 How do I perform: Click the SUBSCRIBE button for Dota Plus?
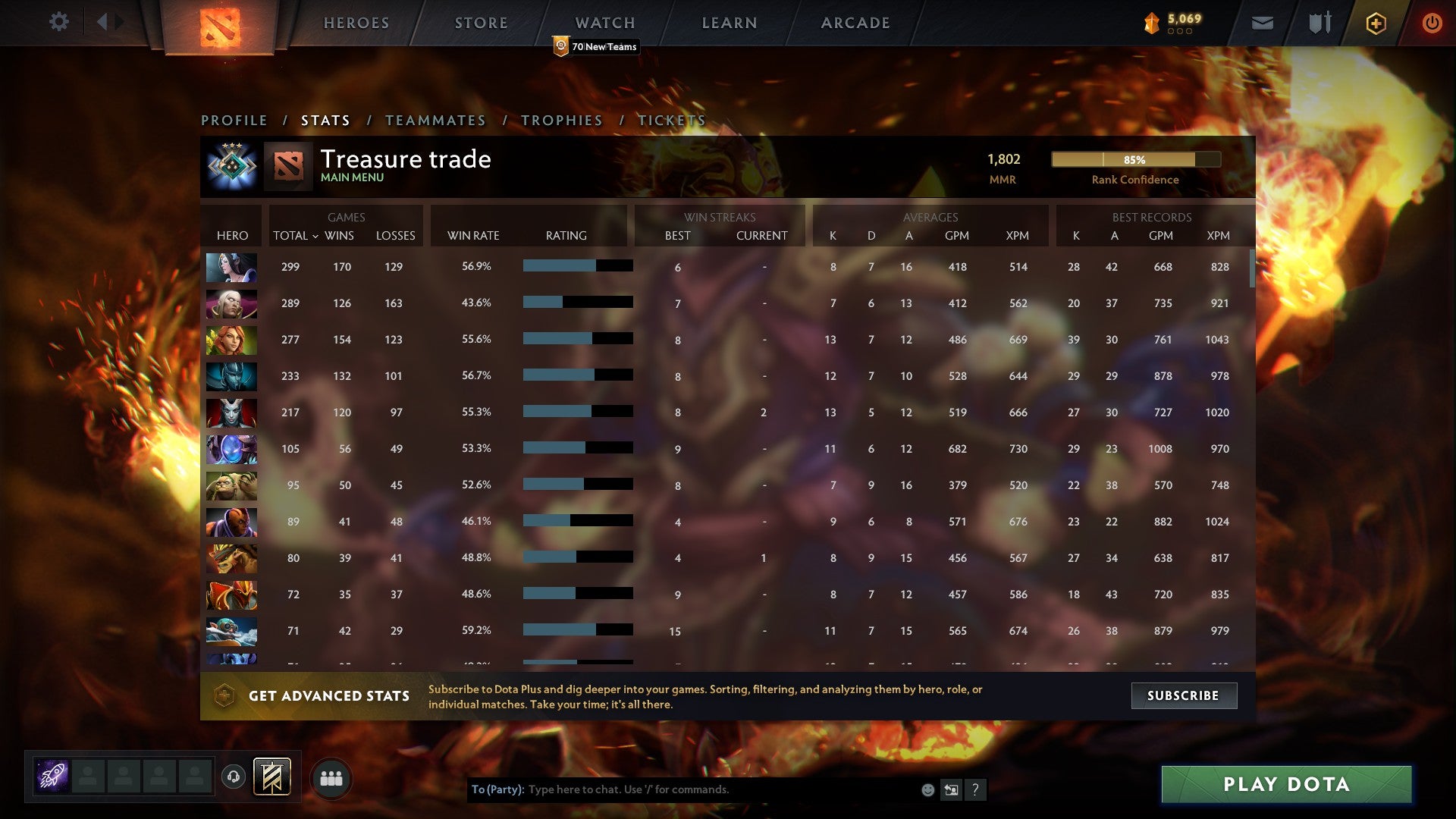1183,695
